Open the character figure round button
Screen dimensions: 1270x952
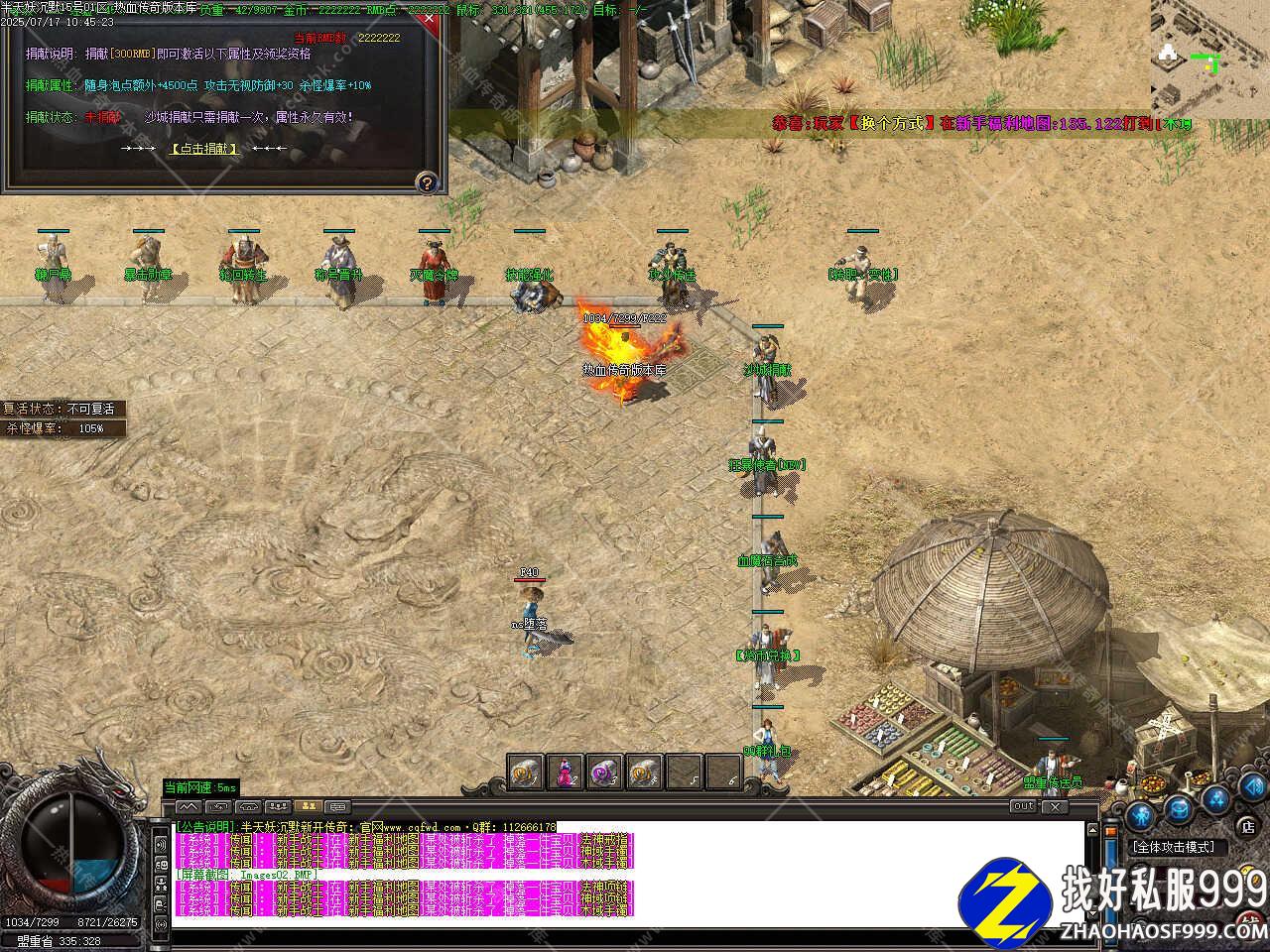[1140, 814]
